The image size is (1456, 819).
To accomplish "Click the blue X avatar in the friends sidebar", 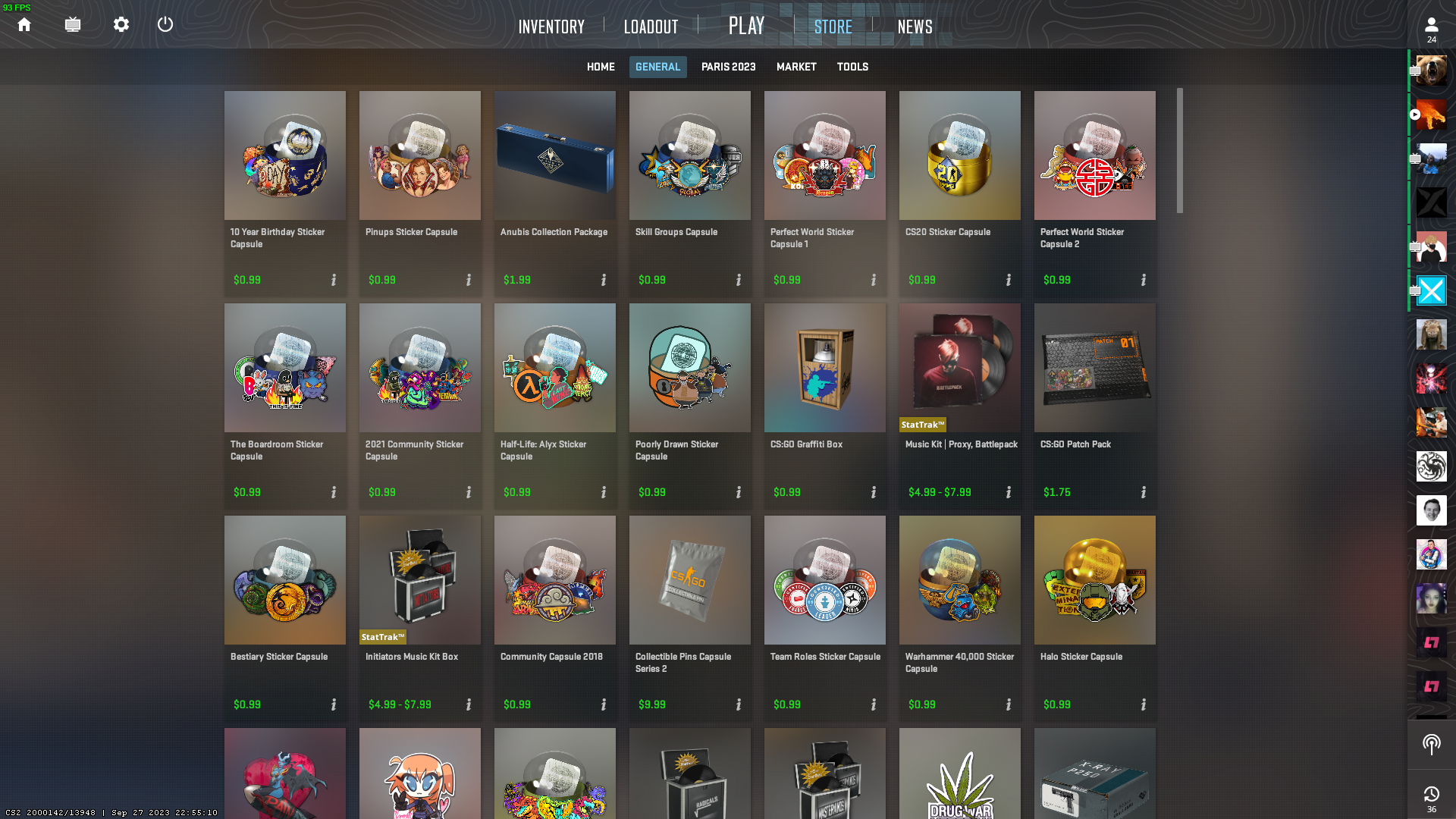I will (1432, 290).
